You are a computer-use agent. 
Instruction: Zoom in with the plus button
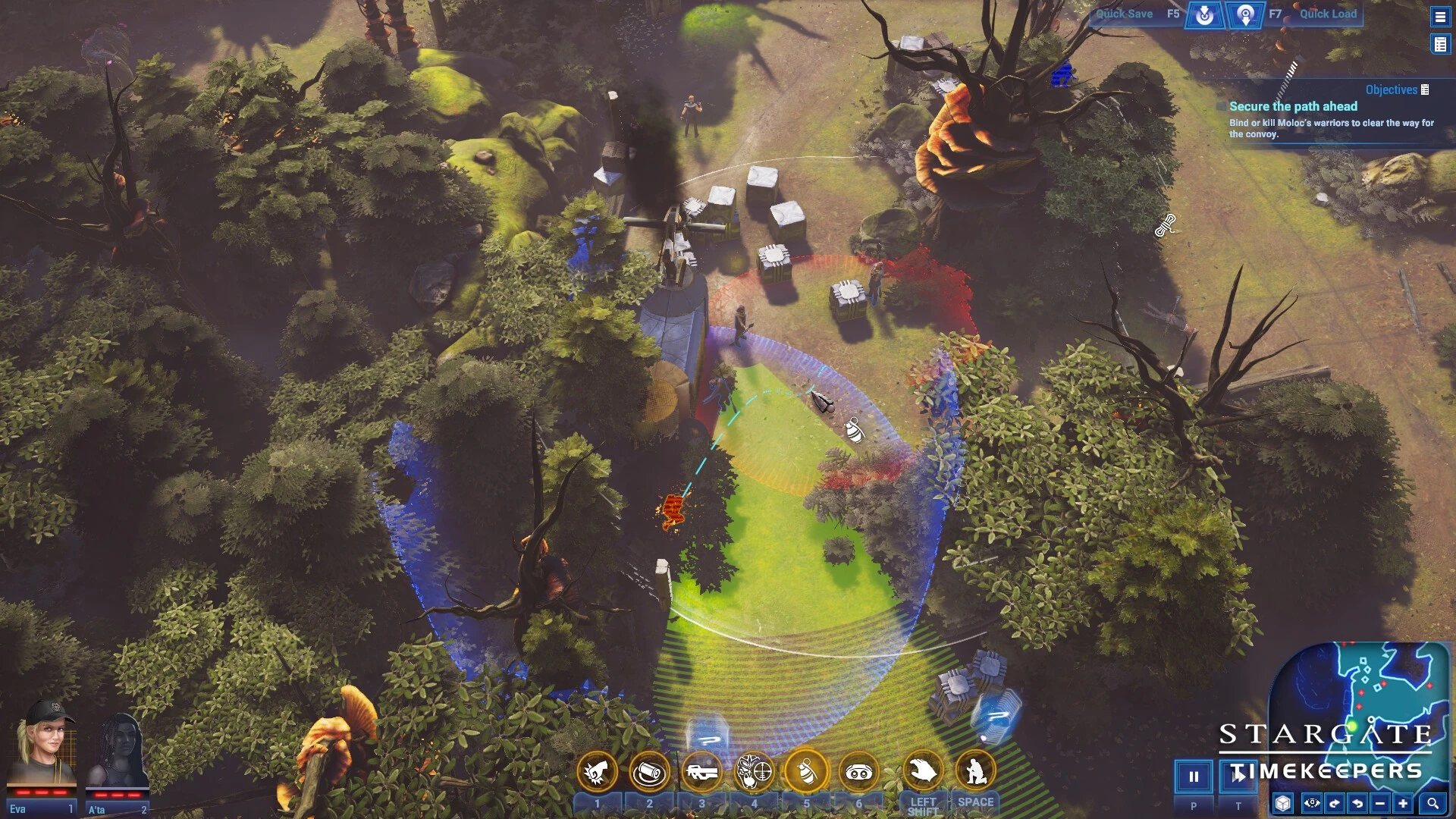(1403, 803)
